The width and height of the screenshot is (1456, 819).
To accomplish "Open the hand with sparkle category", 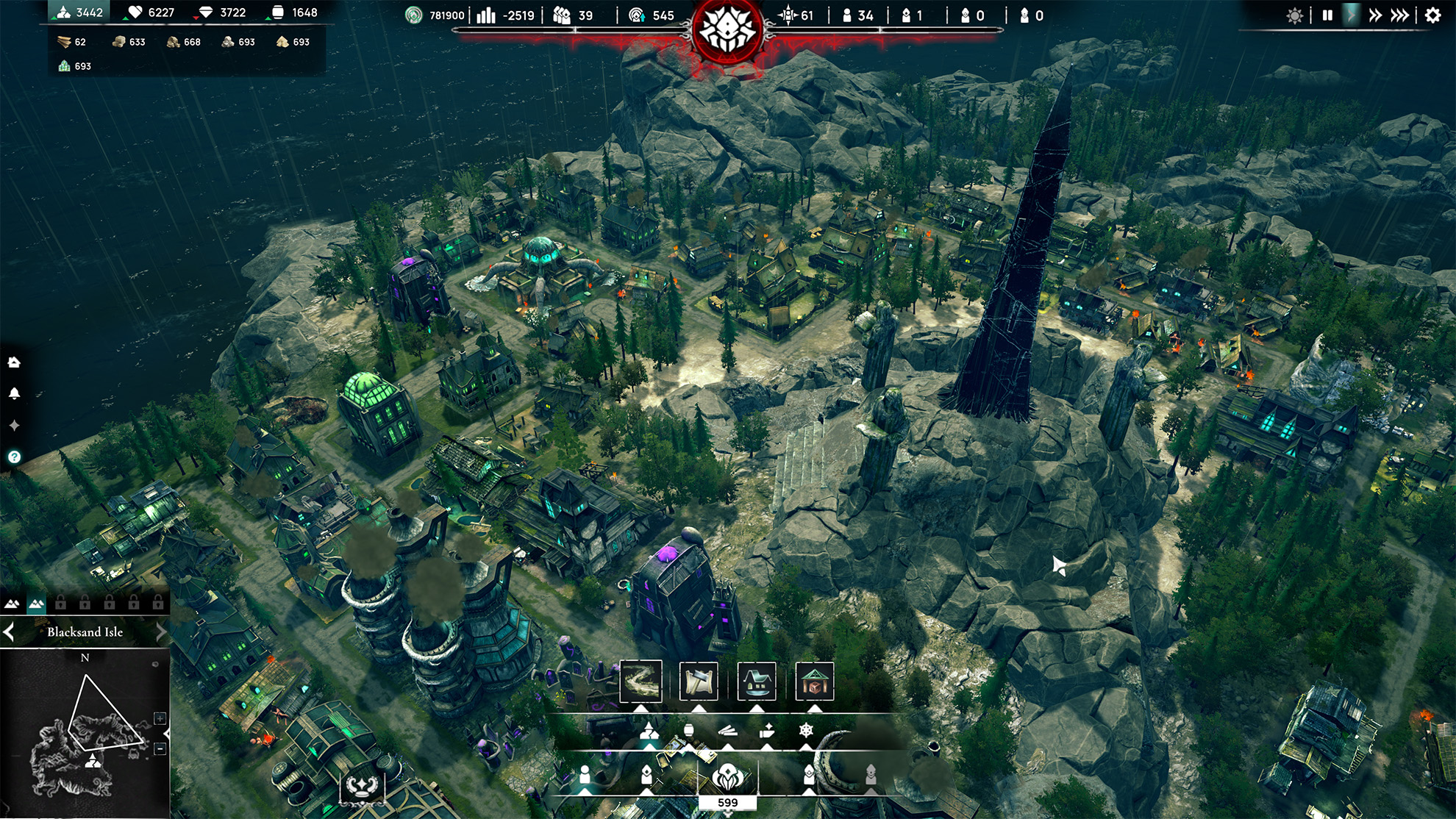I will [x=767, y=731].
